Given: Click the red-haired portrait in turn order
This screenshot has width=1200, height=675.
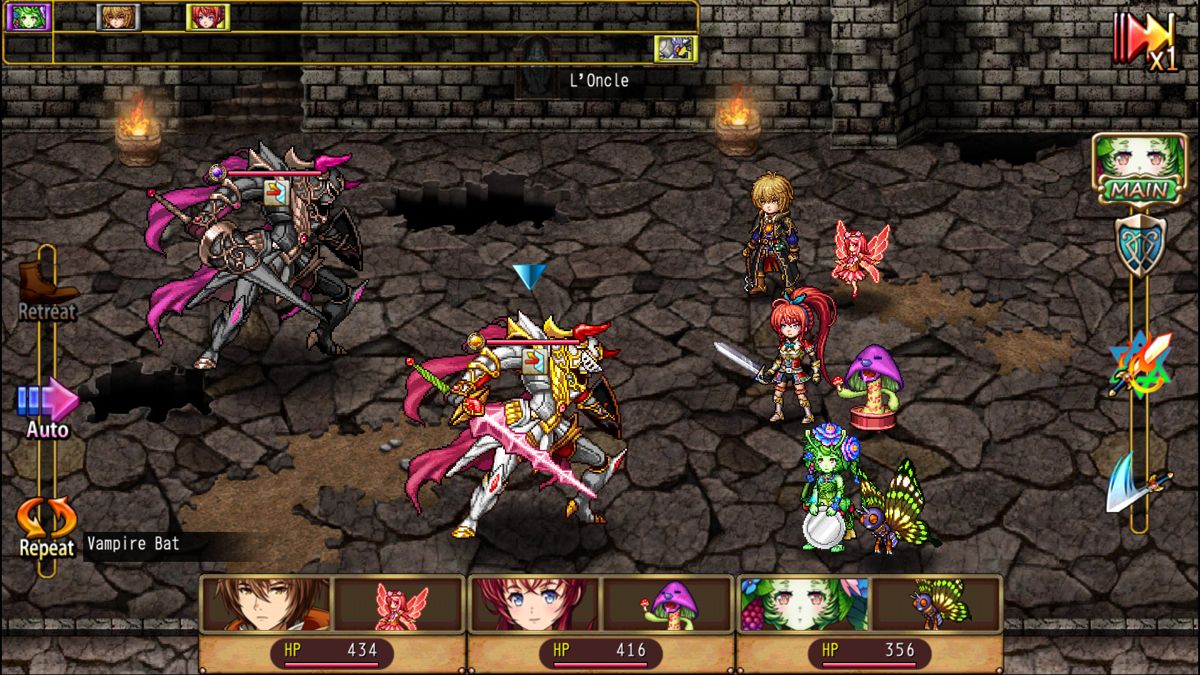Looking at the screenshot, I should (208, 17).
